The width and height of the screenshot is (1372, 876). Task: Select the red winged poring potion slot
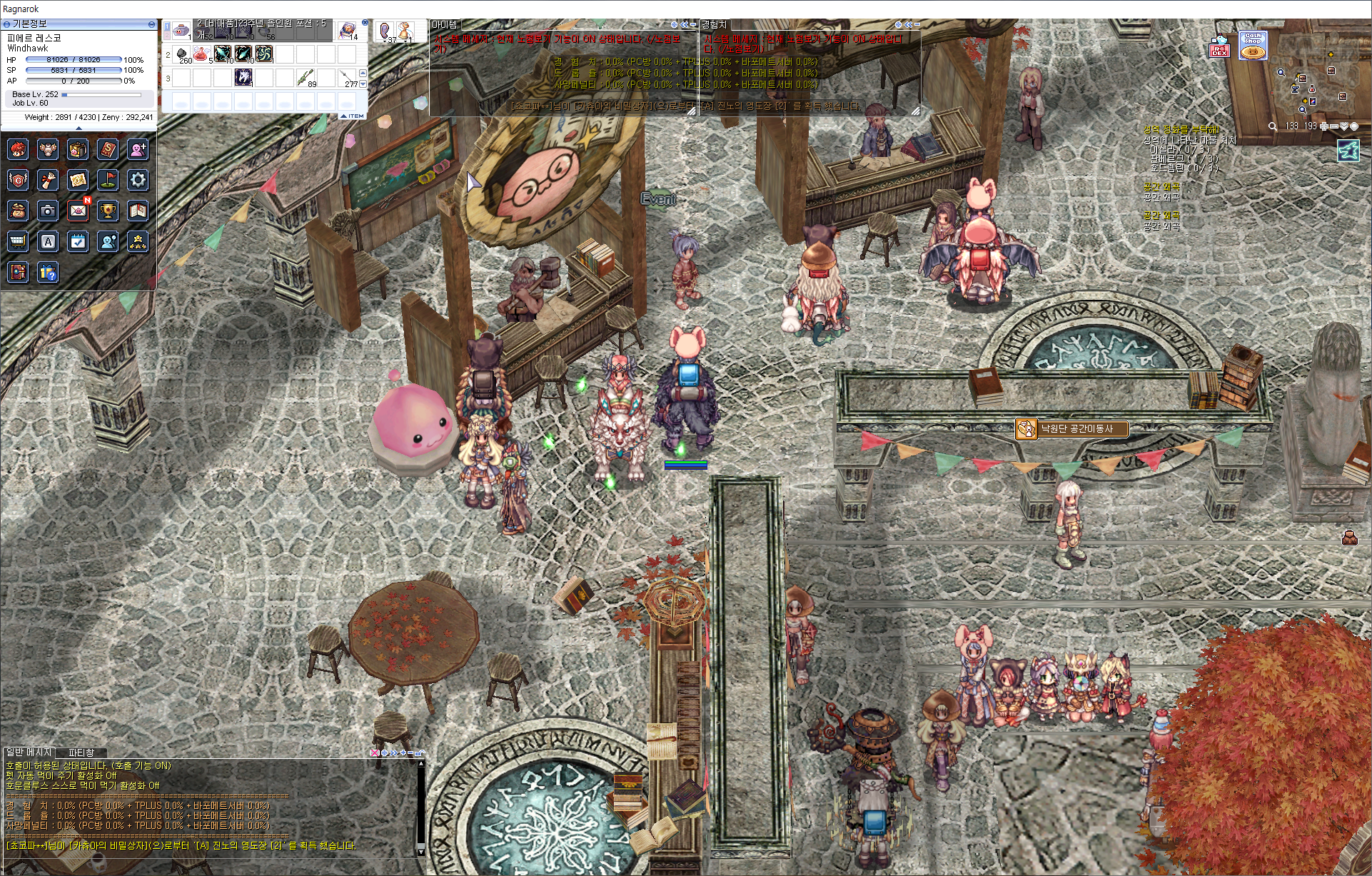point(202,54)
